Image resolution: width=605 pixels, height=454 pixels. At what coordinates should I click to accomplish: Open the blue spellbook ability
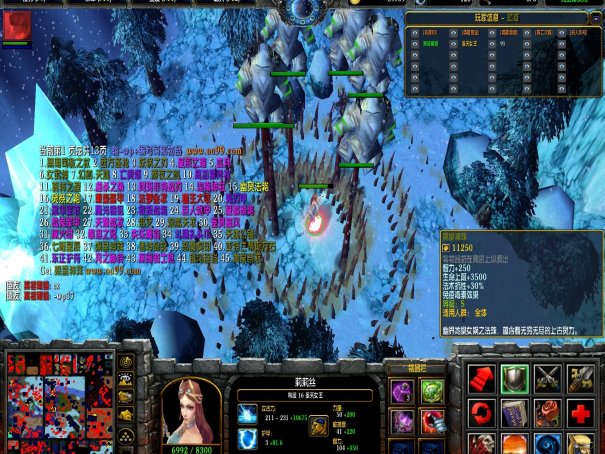coord(514,412)
